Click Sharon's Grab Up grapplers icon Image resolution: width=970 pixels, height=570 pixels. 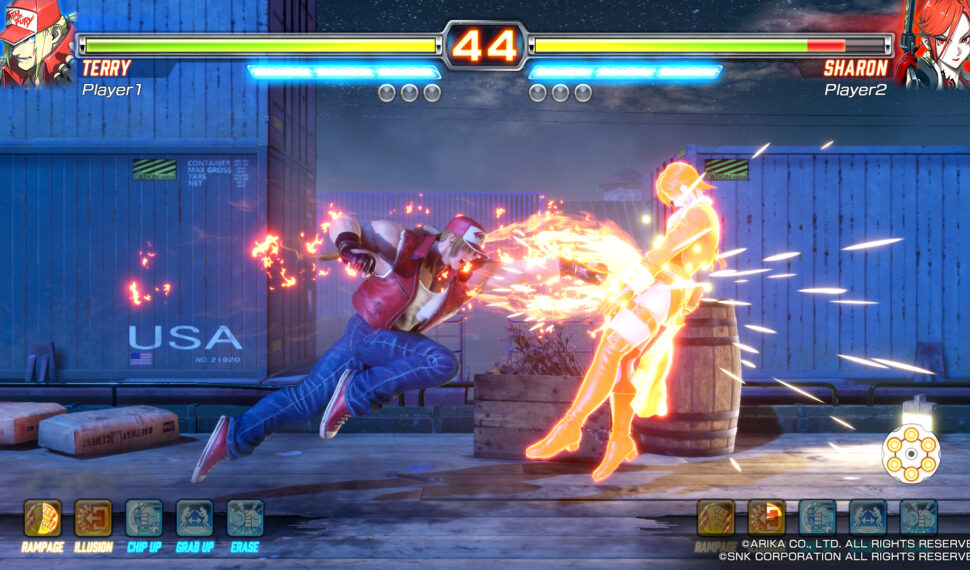point(868,517)
